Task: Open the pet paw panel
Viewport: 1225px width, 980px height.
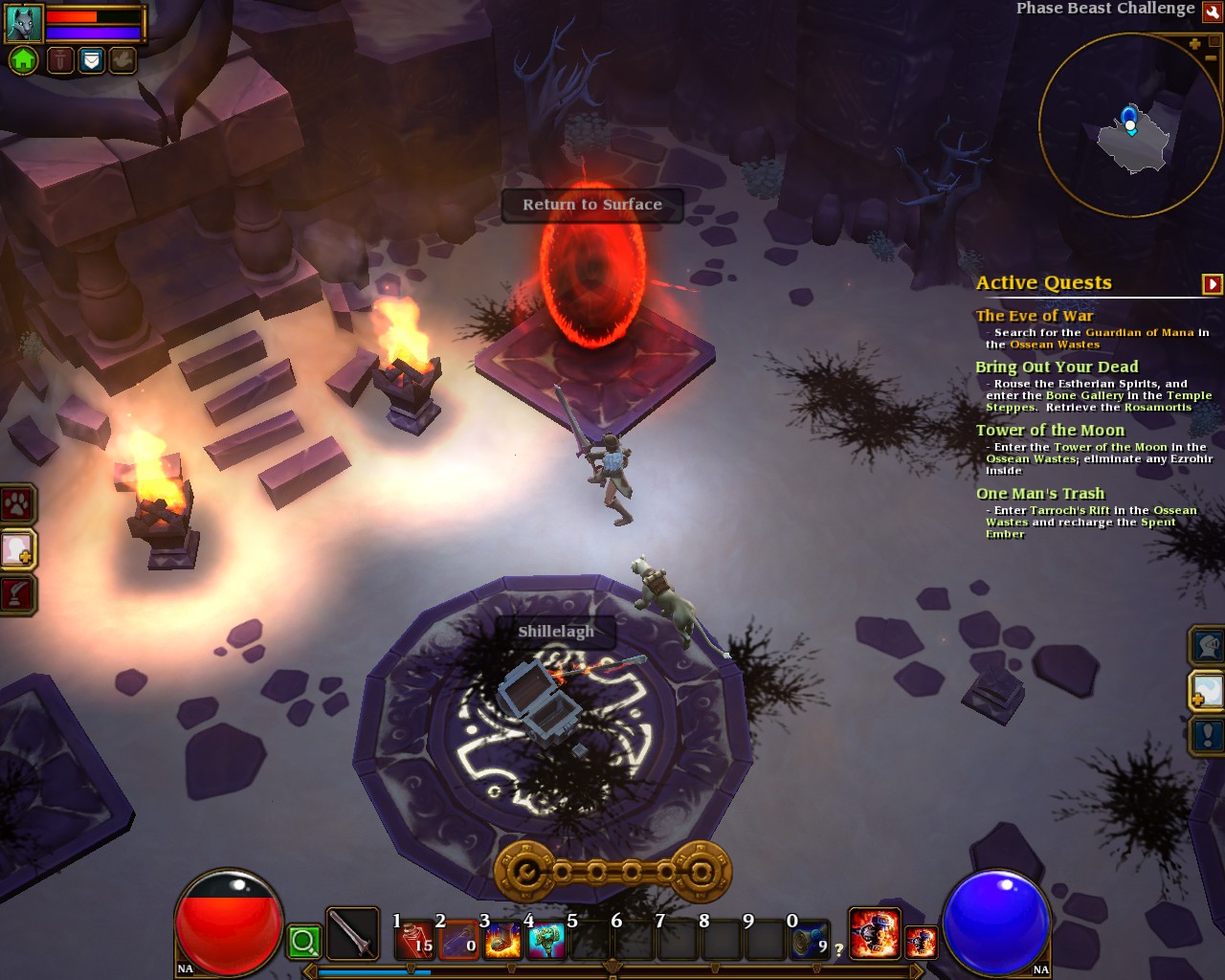Action: [x=18, y=503]
